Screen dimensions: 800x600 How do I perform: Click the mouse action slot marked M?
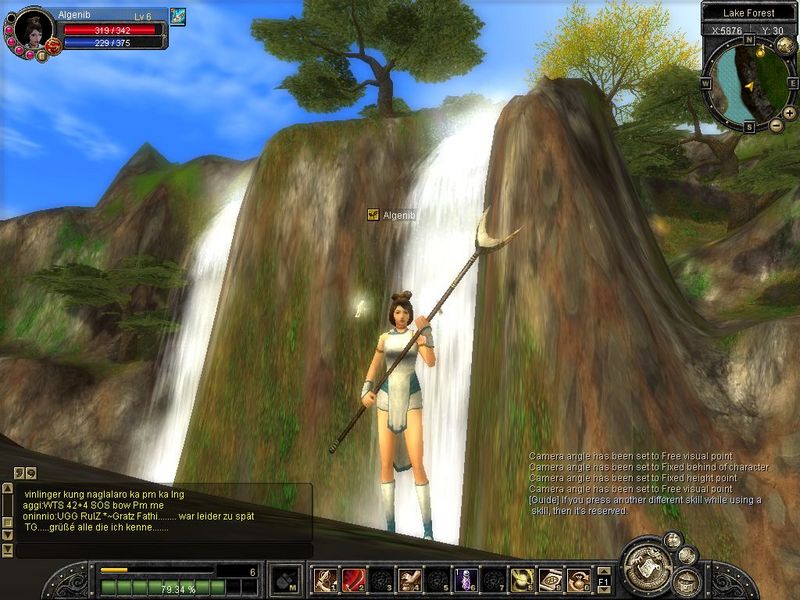(285, 579)
